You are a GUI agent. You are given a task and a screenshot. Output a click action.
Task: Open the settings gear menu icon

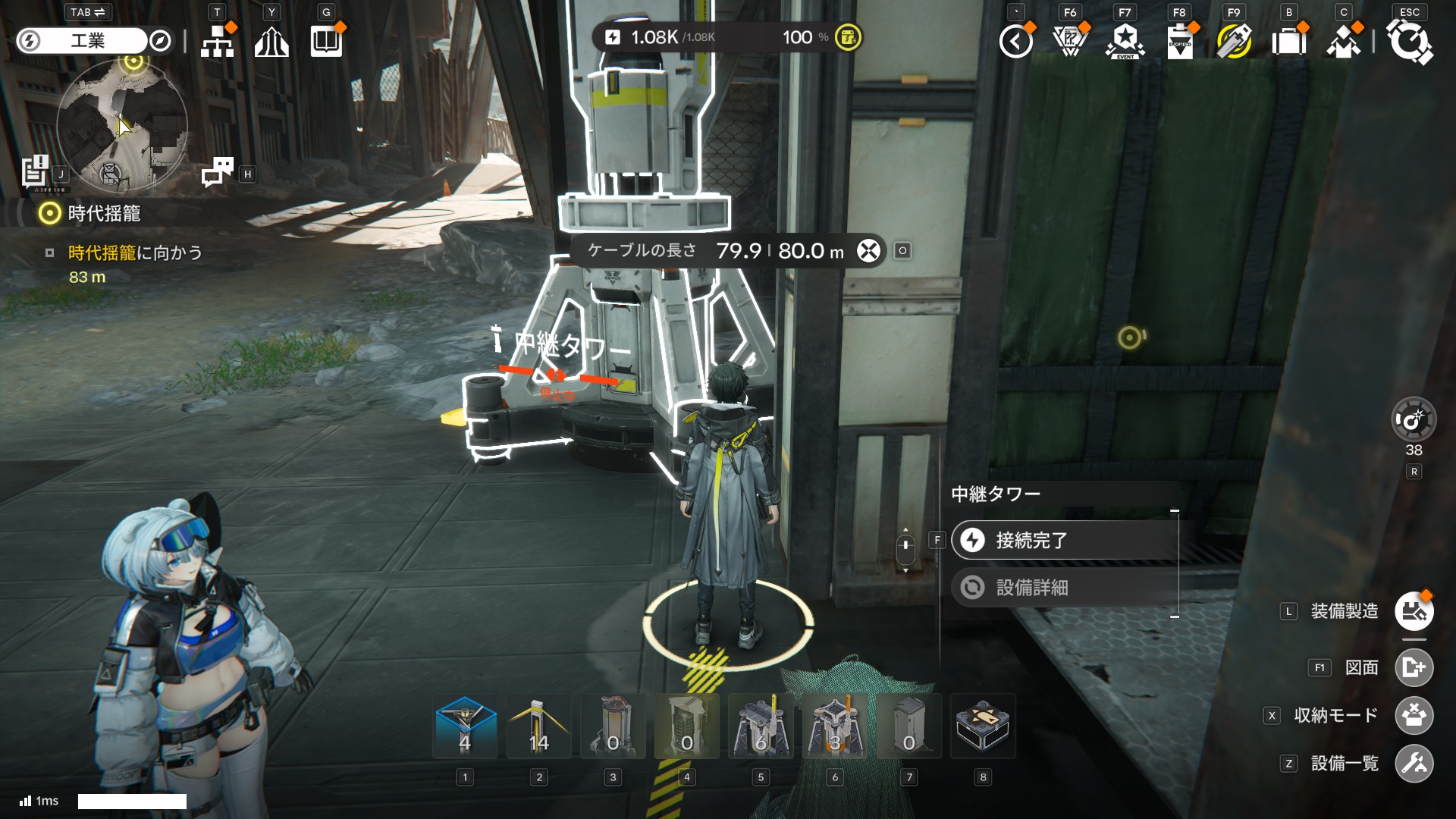coord(1409,41)
